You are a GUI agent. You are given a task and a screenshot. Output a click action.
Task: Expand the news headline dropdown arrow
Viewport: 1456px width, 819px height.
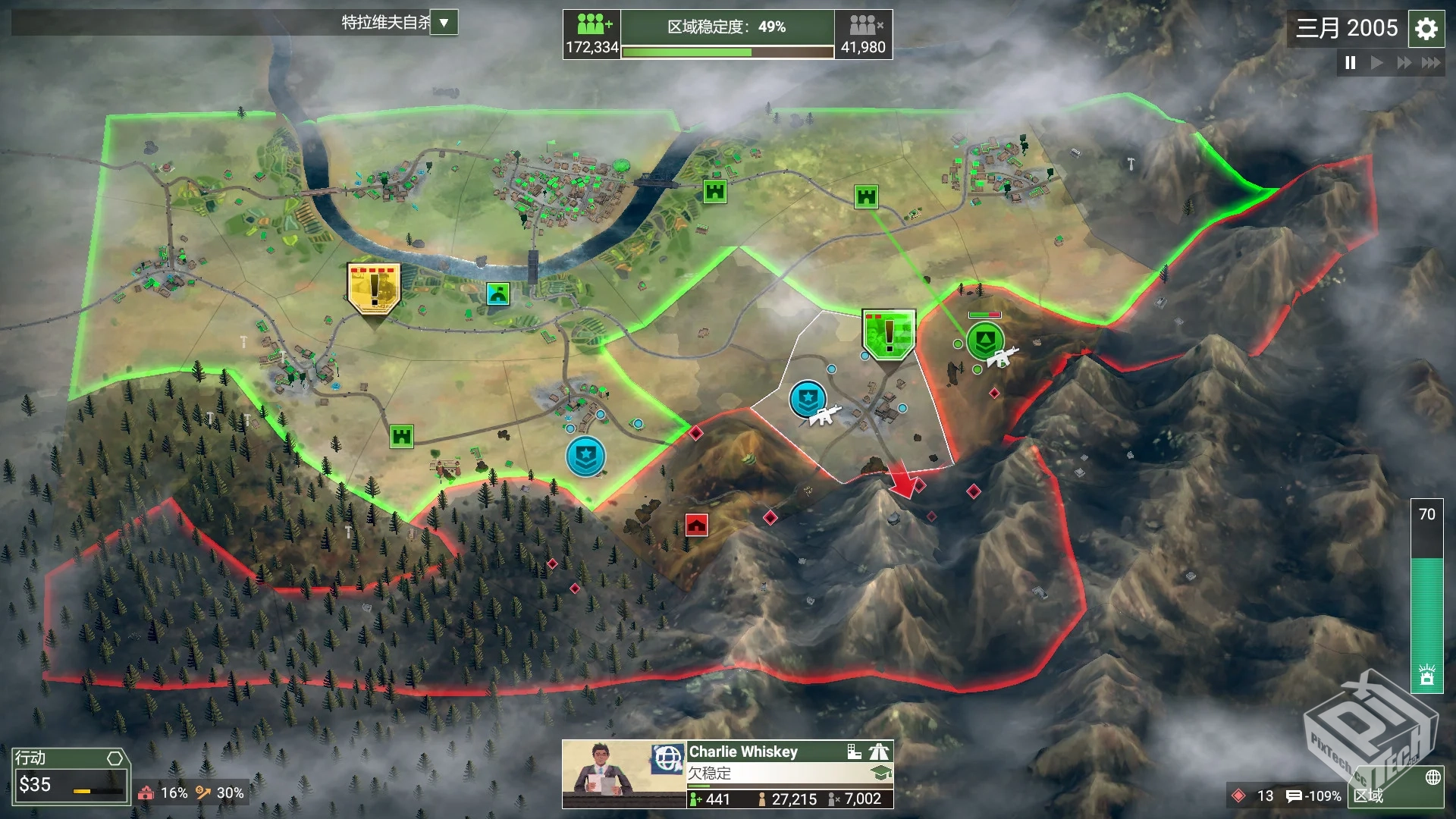coord(444,23)
